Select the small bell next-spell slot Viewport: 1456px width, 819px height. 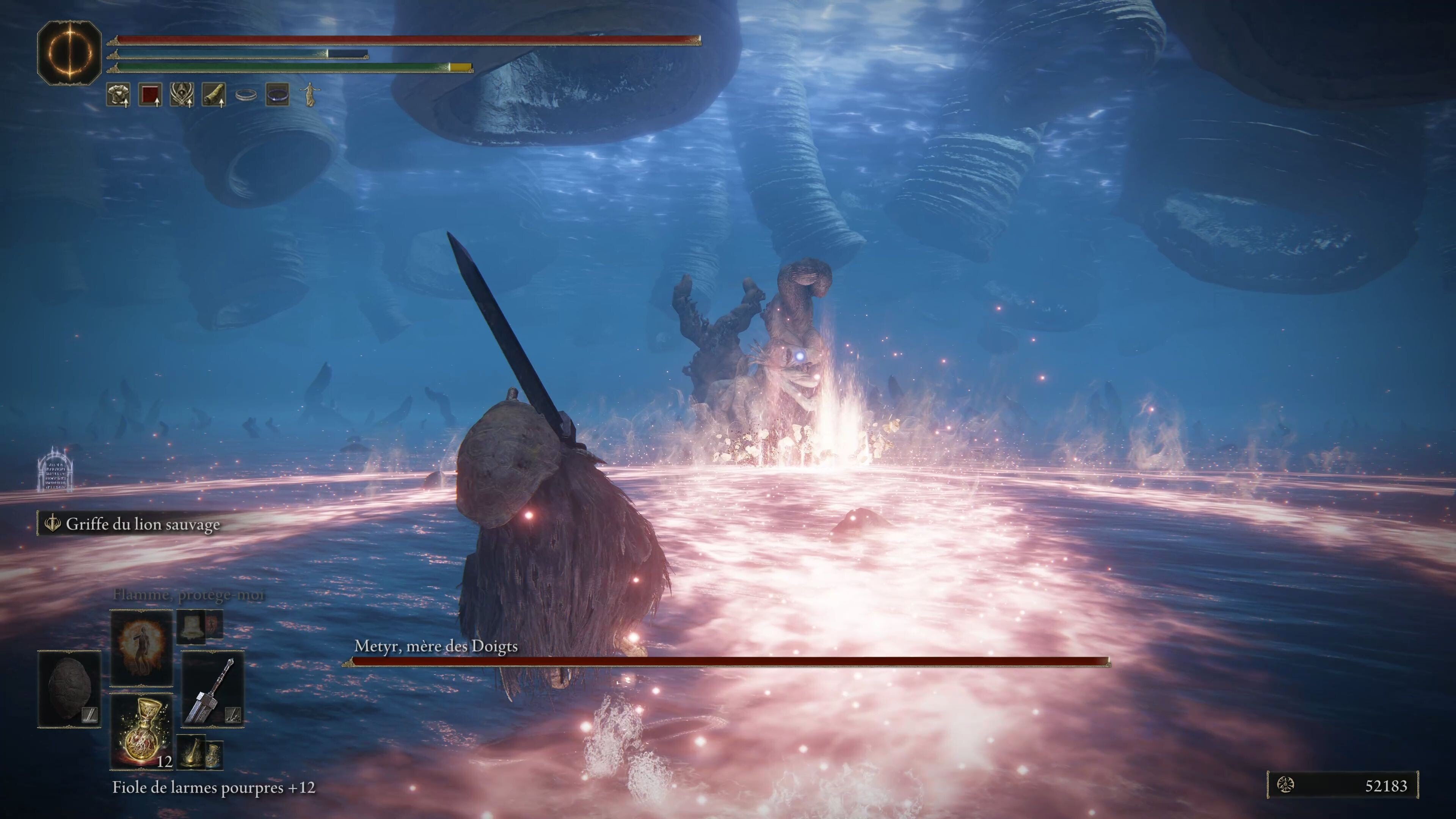191,626
